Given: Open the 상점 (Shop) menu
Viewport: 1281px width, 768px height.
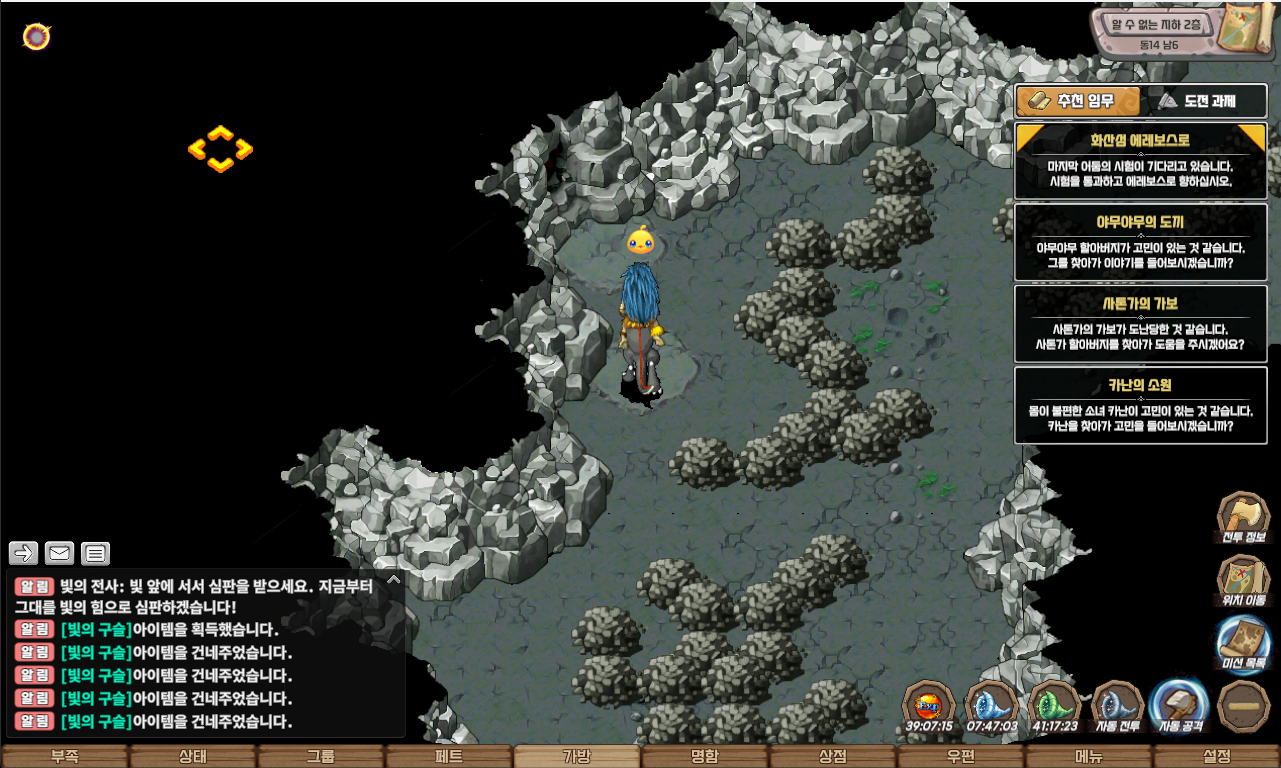Looking at the screenshot, I should [833, 756].
